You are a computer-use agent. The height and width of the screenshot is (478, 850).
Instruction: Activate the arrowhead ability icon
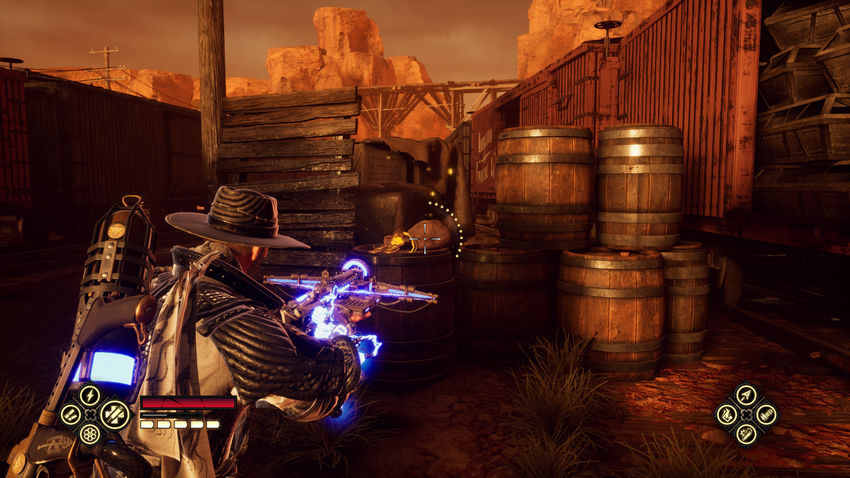tap(746, 395)
